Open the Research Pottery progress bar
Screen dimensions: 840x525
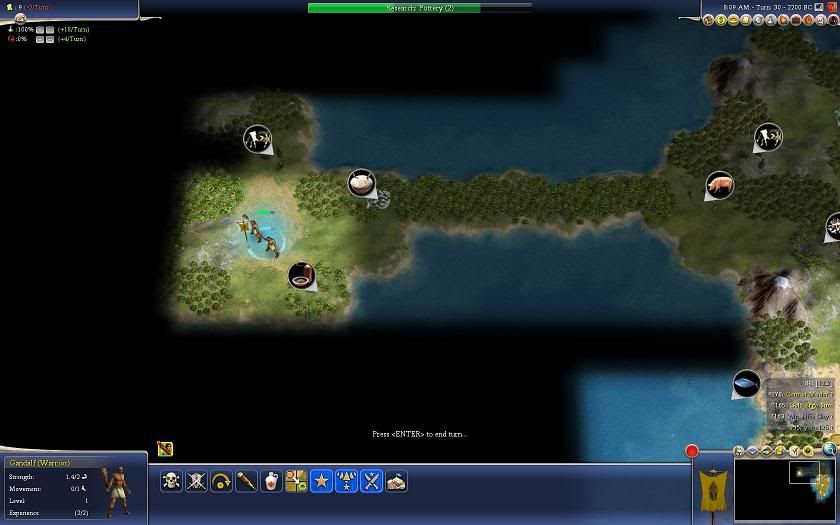(420, 8)
